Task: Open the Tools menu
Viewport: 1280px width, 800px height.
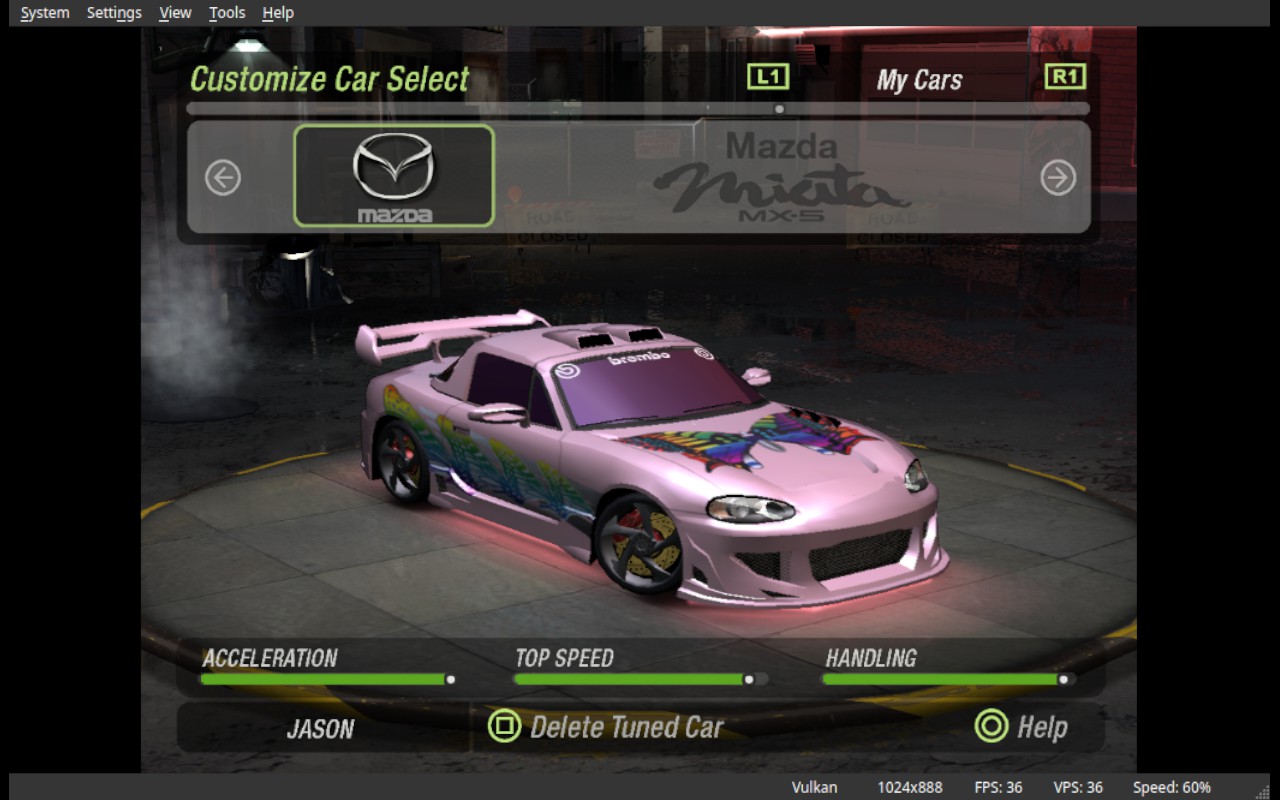Action: (227, 13)
